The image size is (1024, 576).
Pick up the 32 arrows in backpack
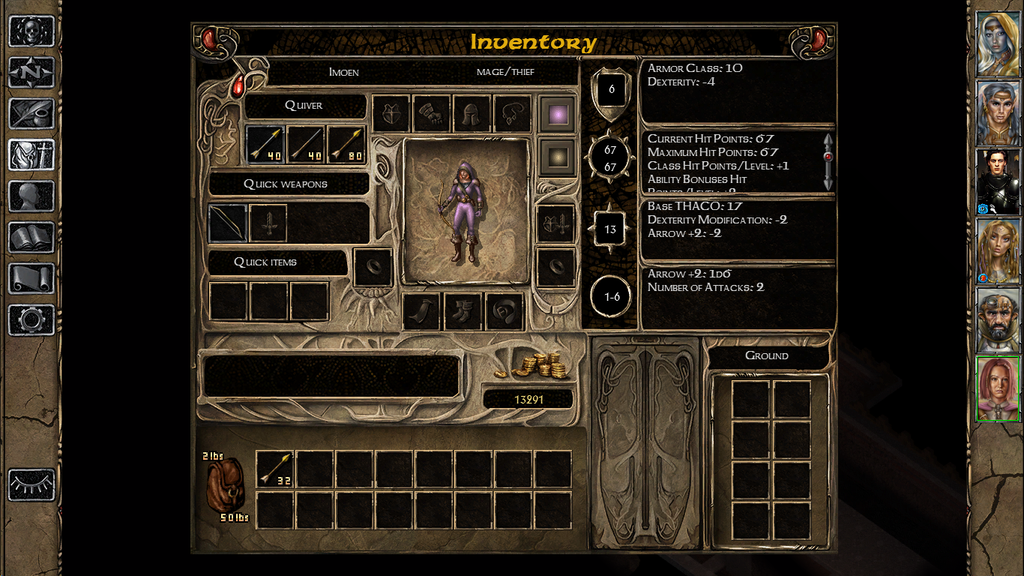click(x=276, y=469)
